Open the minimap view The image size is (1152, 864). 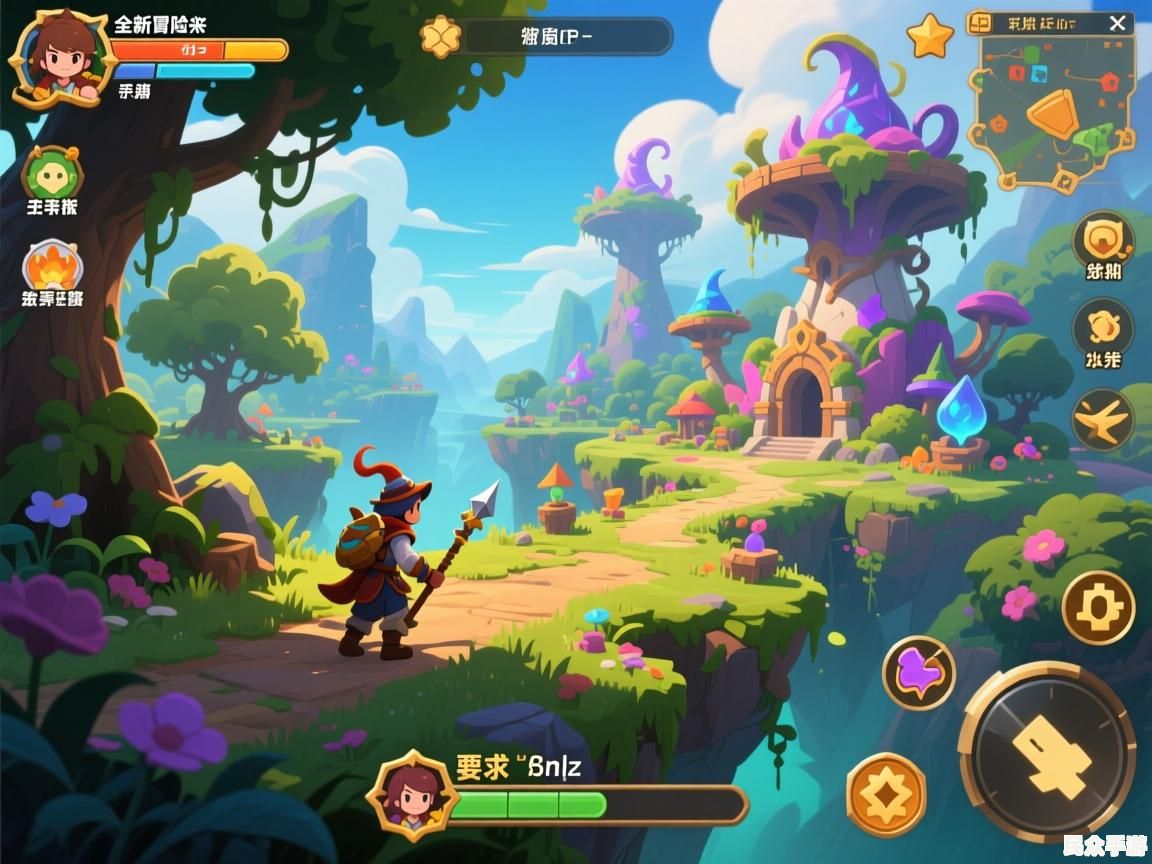click(1052, 110)
